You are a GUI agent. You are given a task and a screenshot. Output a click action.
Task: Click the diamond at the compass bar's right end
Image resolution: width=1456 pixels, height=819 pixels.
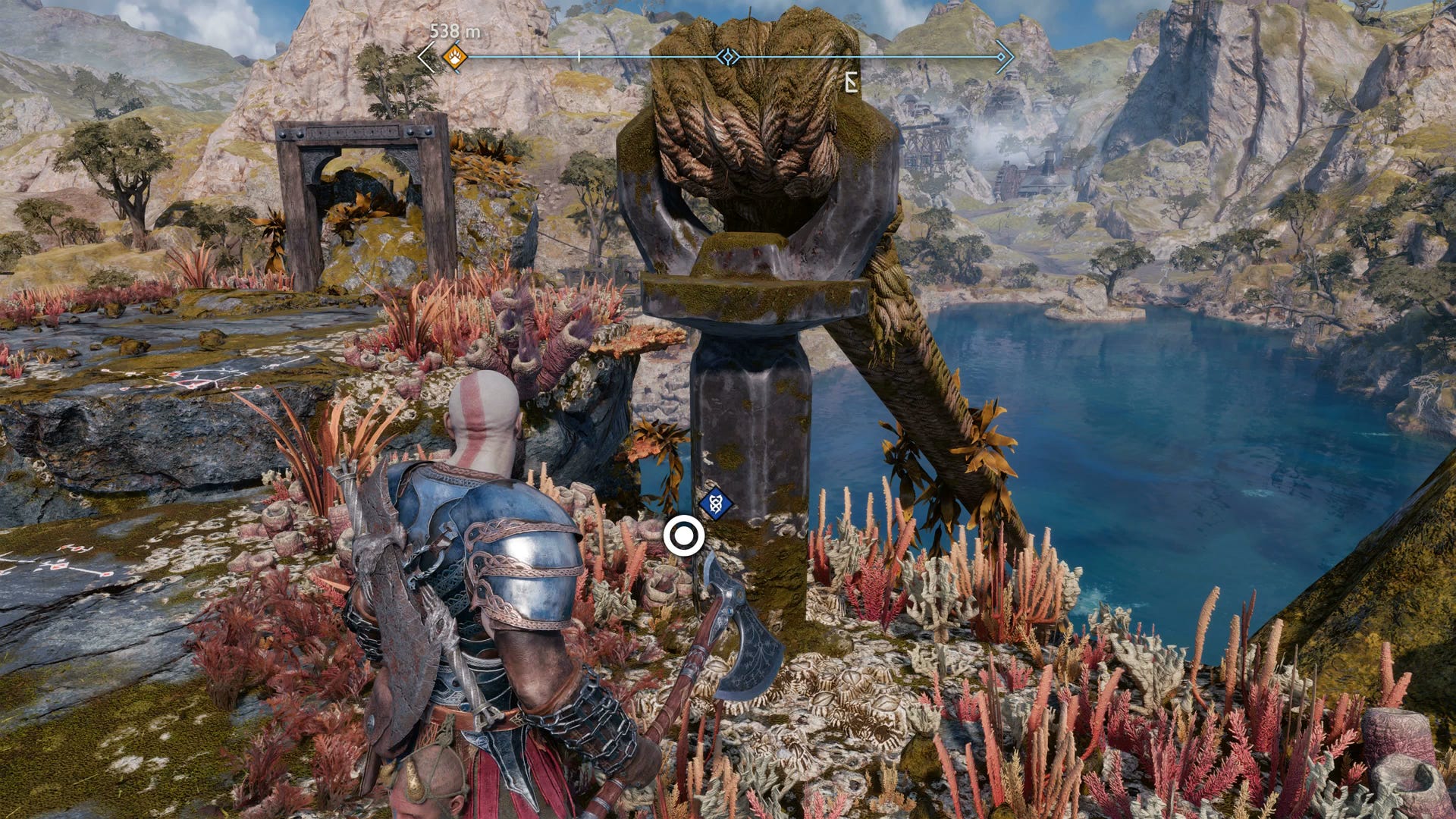pyautogui.click(x=1002, y=57)
